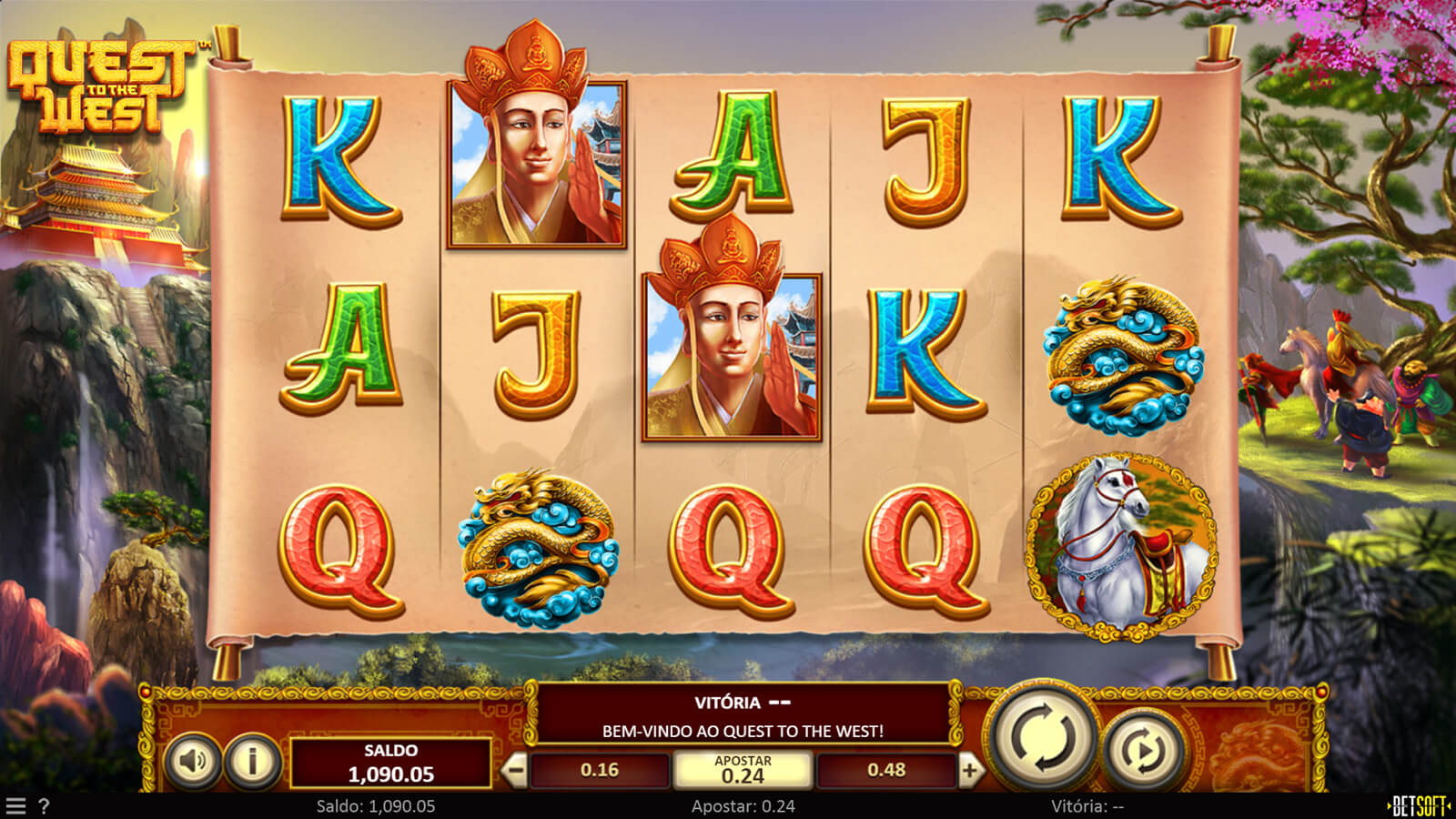Image resolution: width=1456 pixels, height=819 pixels.
Task: Click the Betsoft logo link
Action: [x=1419, y=806]
